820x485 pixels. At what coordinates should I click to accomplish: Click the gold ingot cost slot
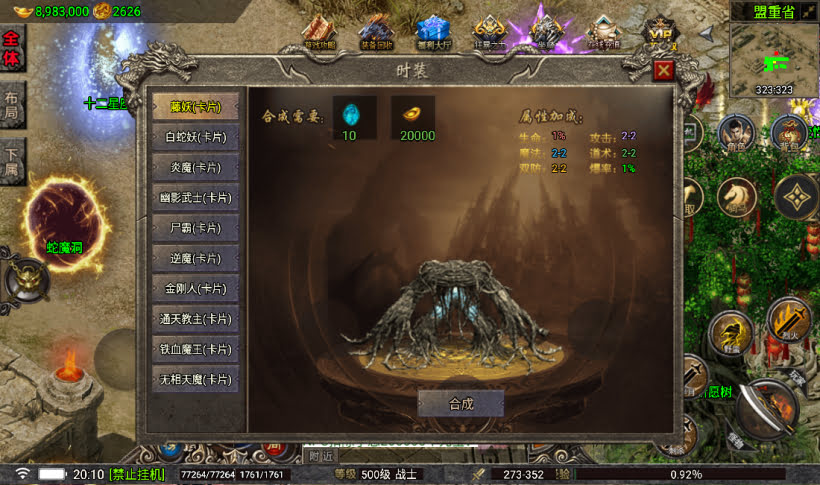point(412,112)
